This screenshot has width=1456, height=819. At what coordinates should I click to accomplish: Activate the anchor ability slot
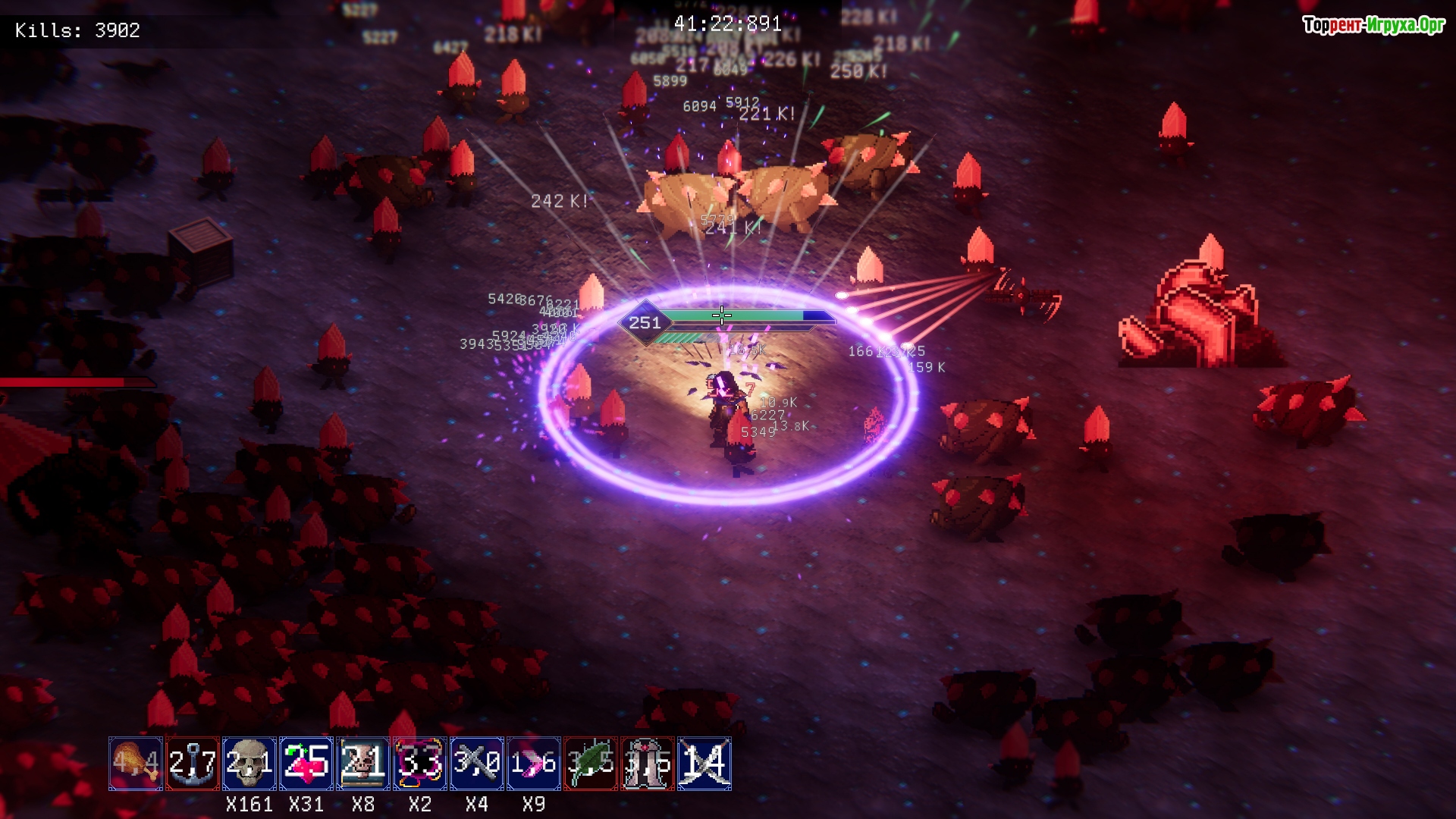(193, 763)
